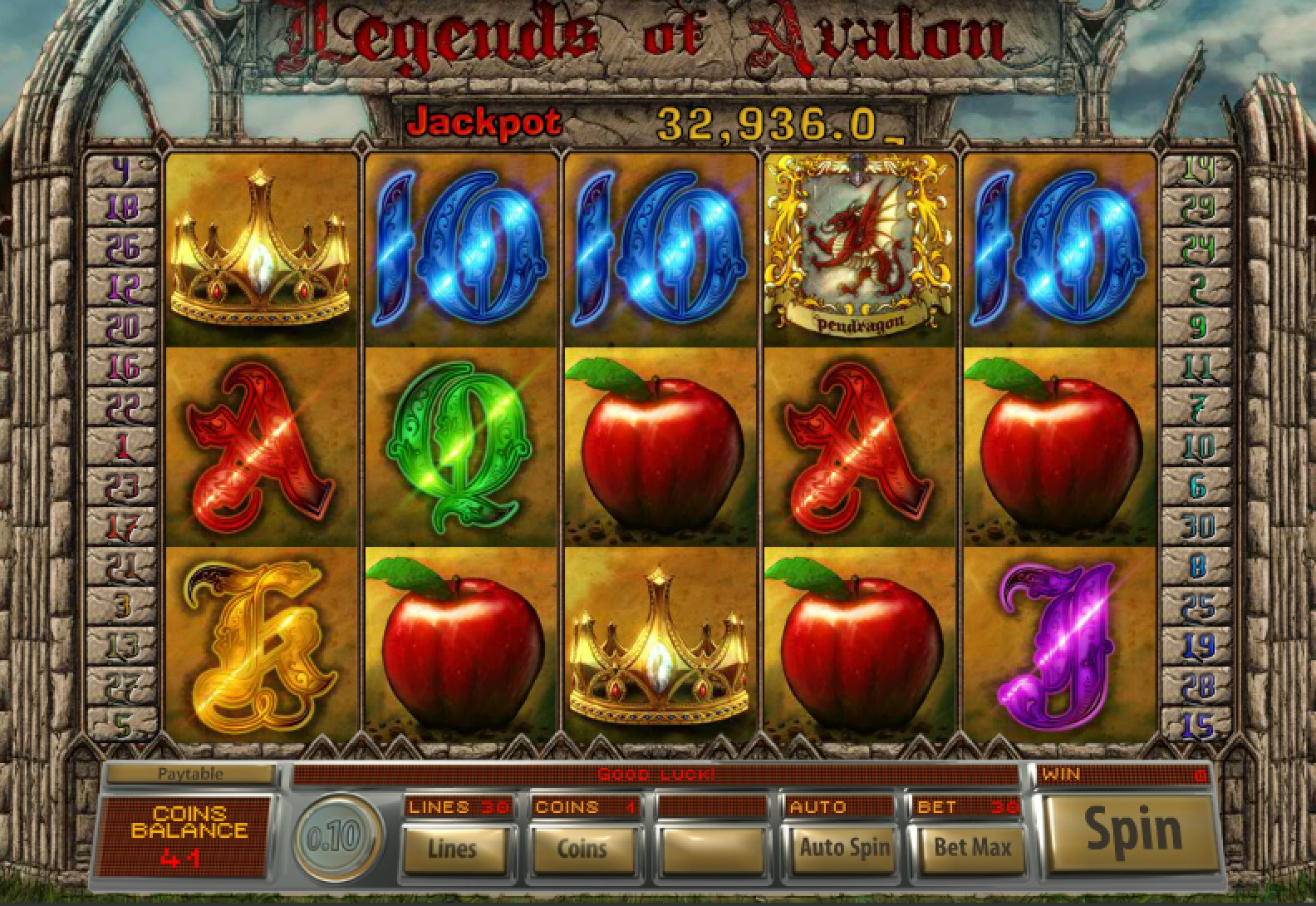Change the 0.10 coin denomination
This screenshot has height=906, width=1316.
331,837
